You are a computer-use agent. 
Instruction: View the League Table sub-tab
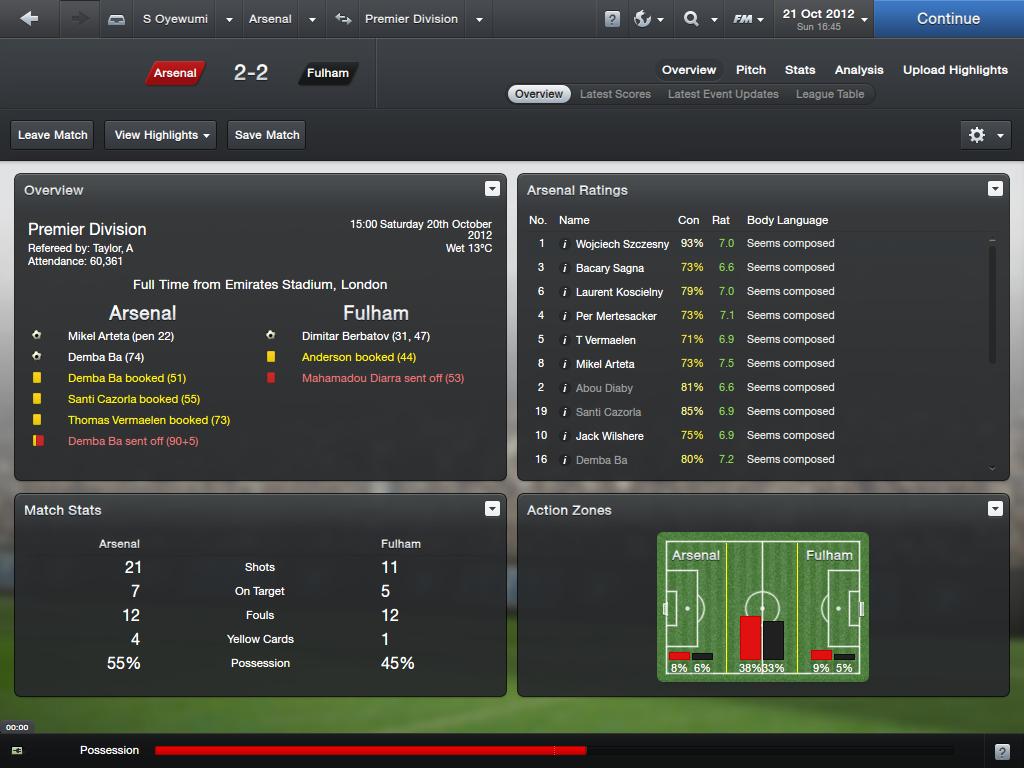[x=829, y=94]
